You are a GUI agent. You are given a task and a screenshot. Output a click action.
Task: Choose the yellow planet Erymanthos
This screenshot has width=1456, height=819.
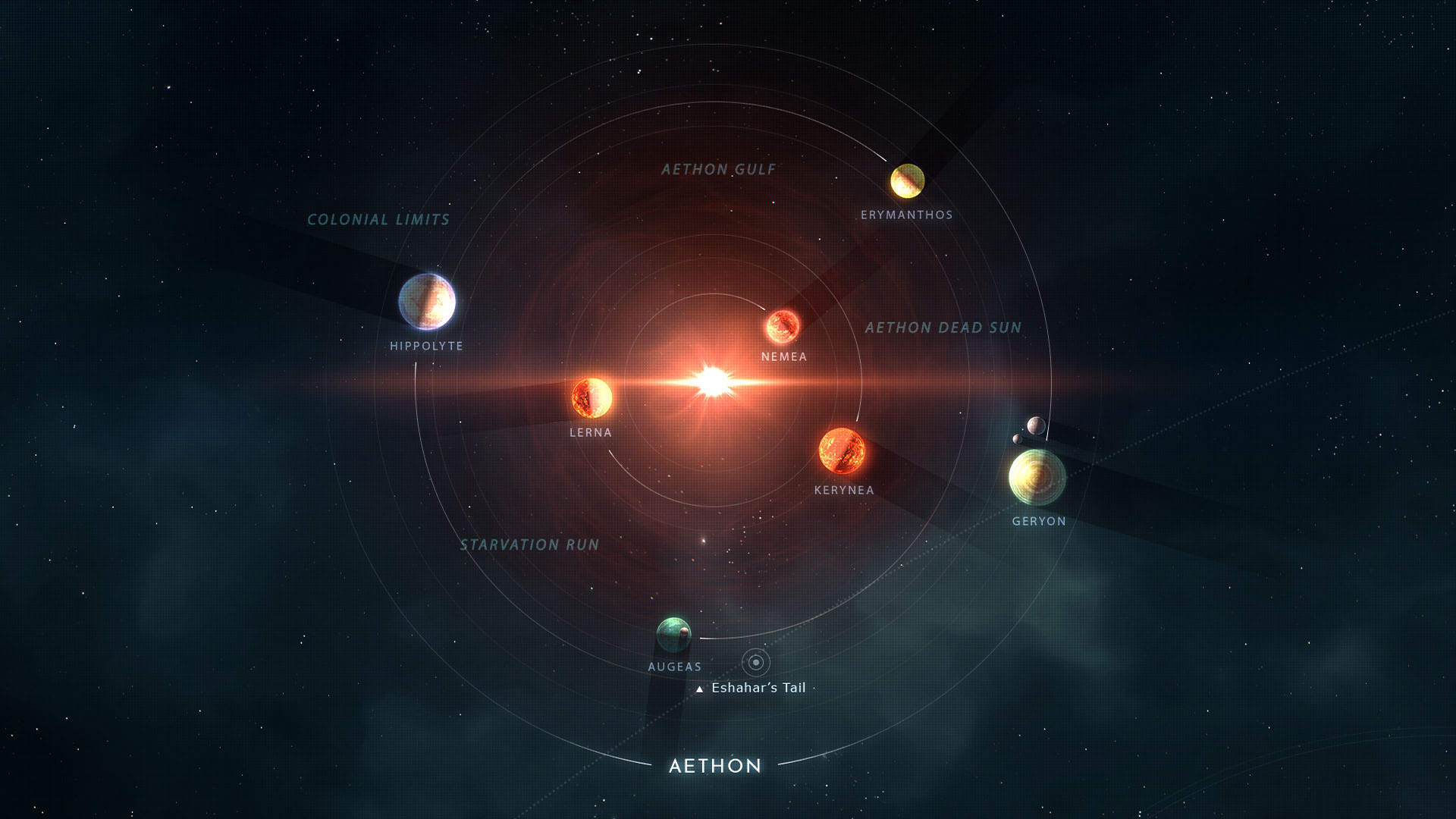click(907, 180)
